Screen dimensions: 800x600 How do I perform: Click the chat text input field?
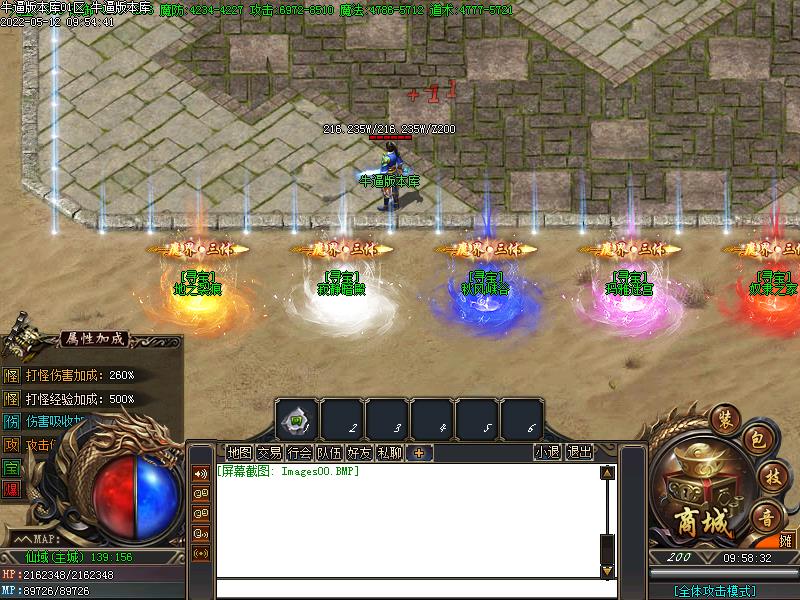click(410, 589)
